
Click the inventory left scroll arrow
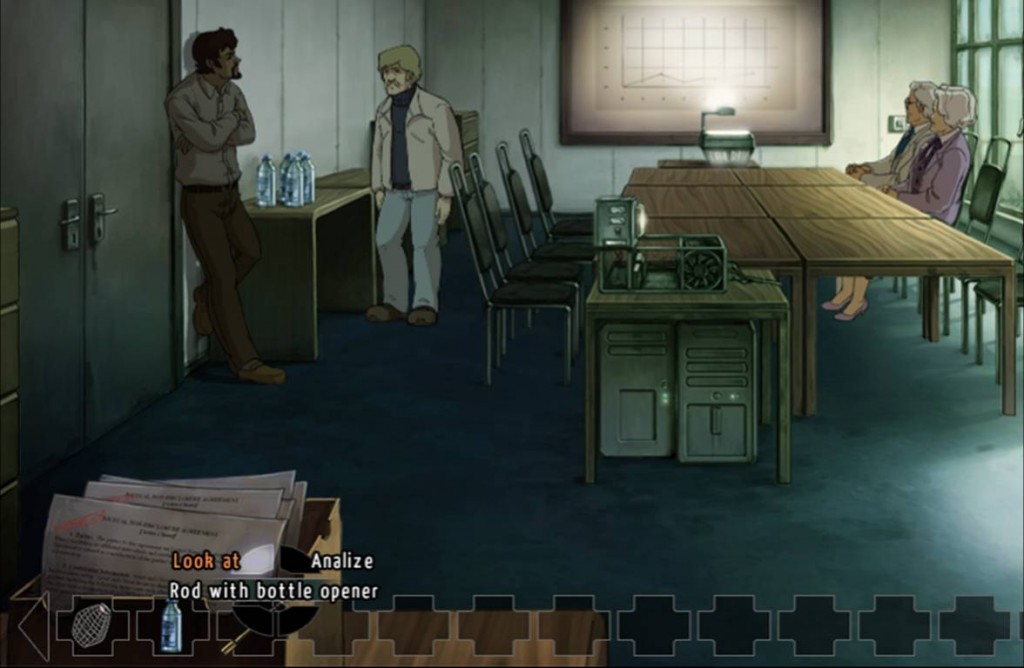pos(33,626)
